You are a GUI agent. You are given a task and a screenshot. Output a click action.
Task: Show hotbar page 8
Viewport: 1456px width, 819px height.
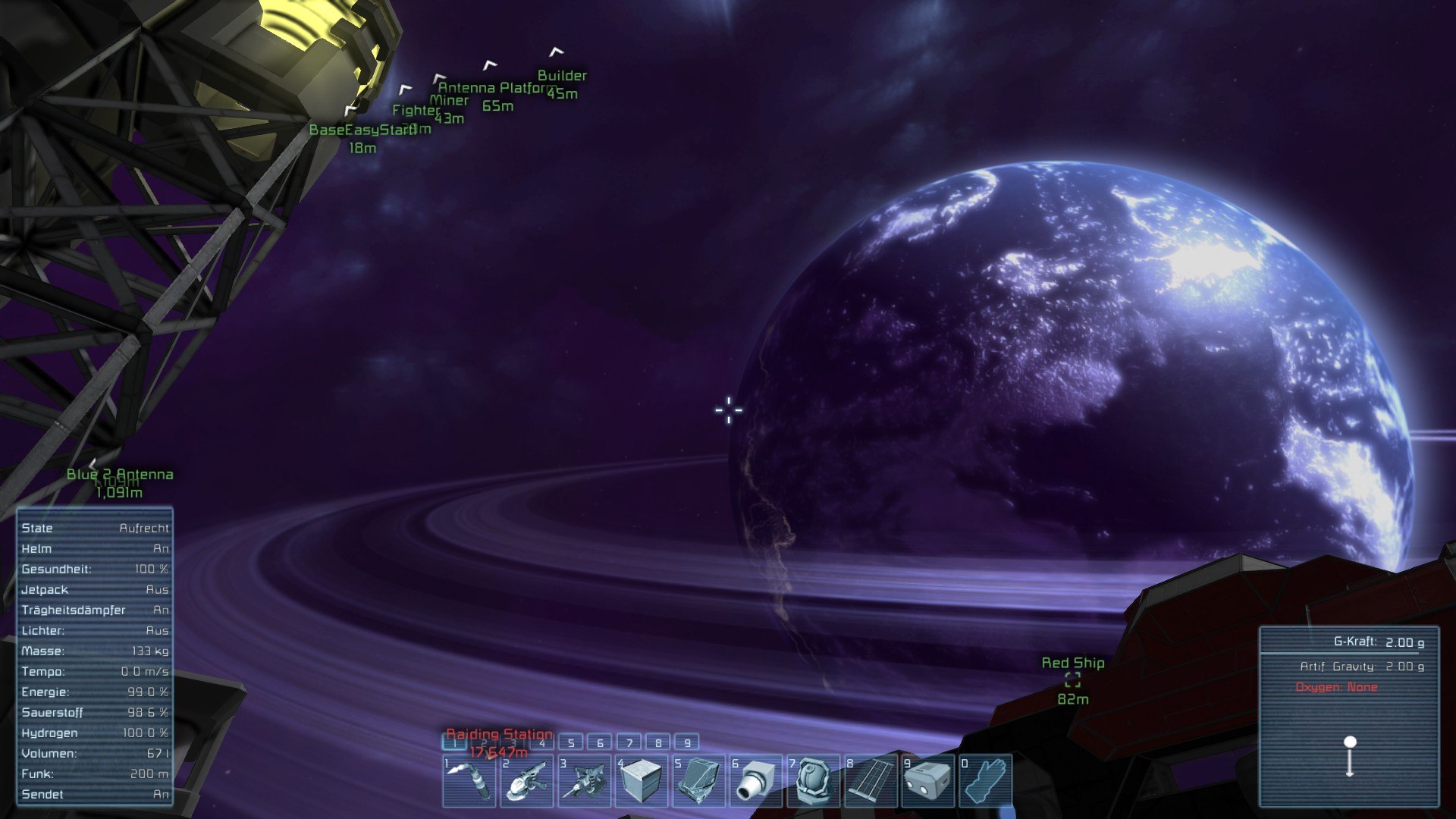[x=658, y=743]
